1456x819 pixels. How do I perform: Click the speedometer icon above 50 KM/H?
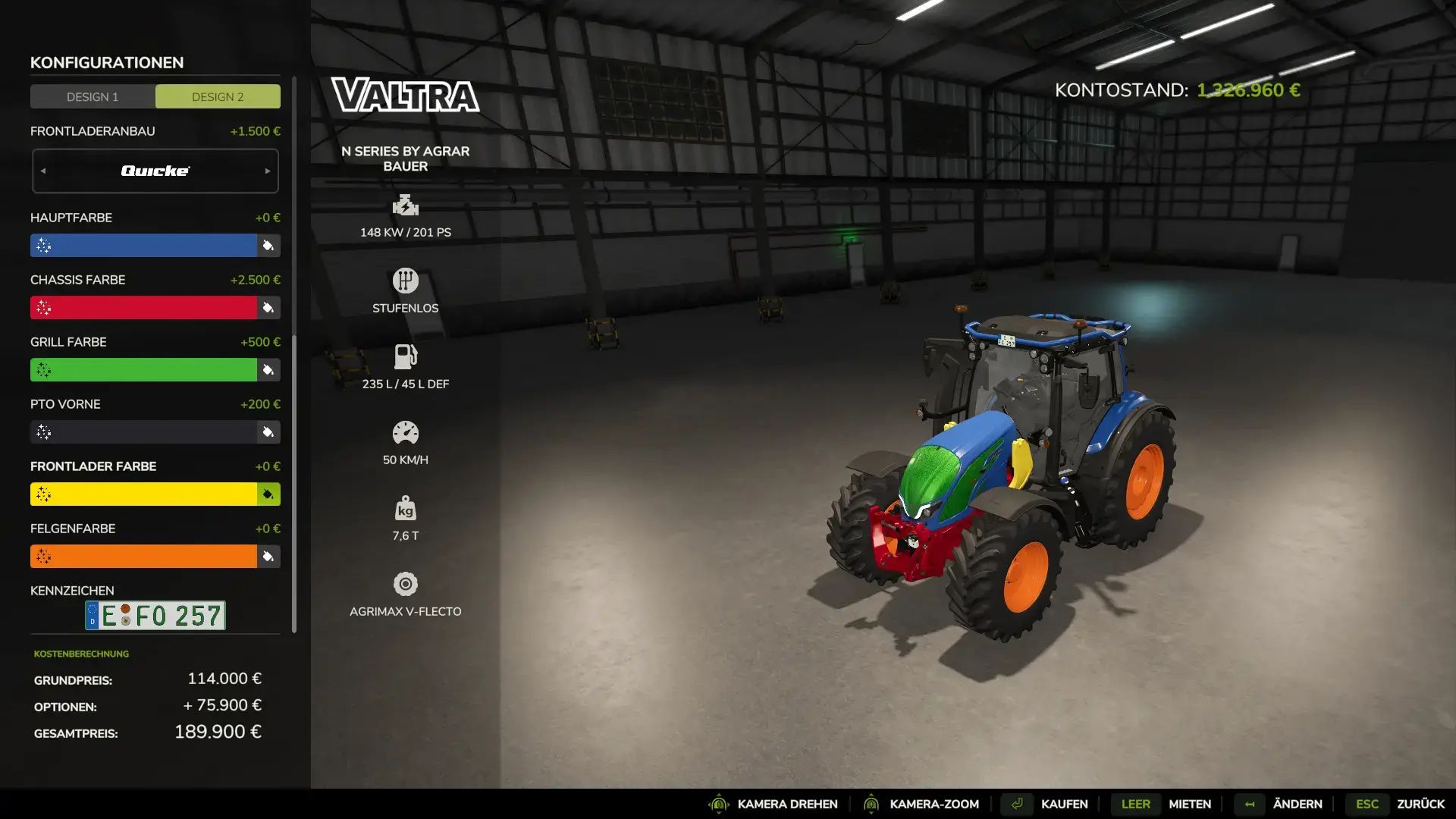click(x=407, y=432)
